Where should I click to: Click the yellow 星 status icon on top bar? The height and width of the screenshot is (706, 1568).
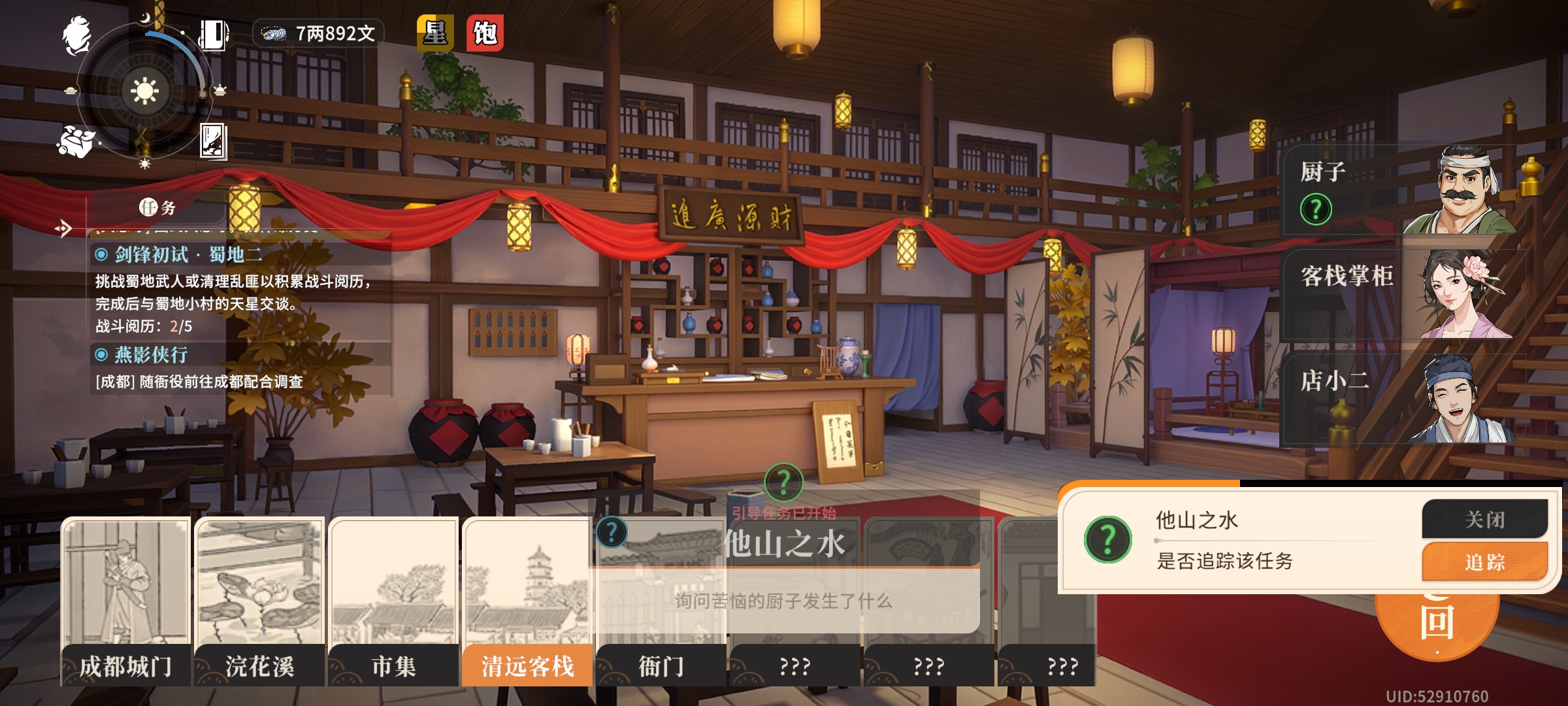(434, 31)
